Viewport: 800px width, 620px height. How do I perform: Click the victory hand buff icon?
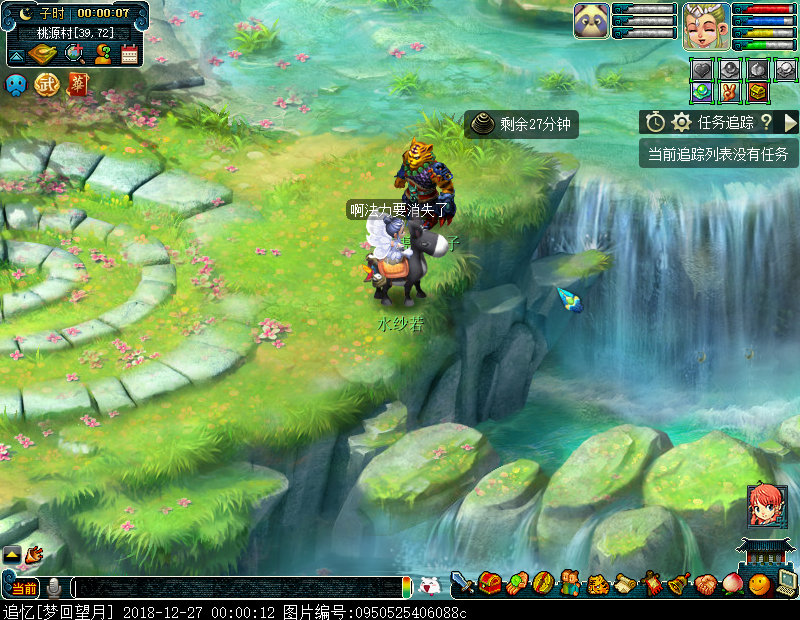(731, 92)
